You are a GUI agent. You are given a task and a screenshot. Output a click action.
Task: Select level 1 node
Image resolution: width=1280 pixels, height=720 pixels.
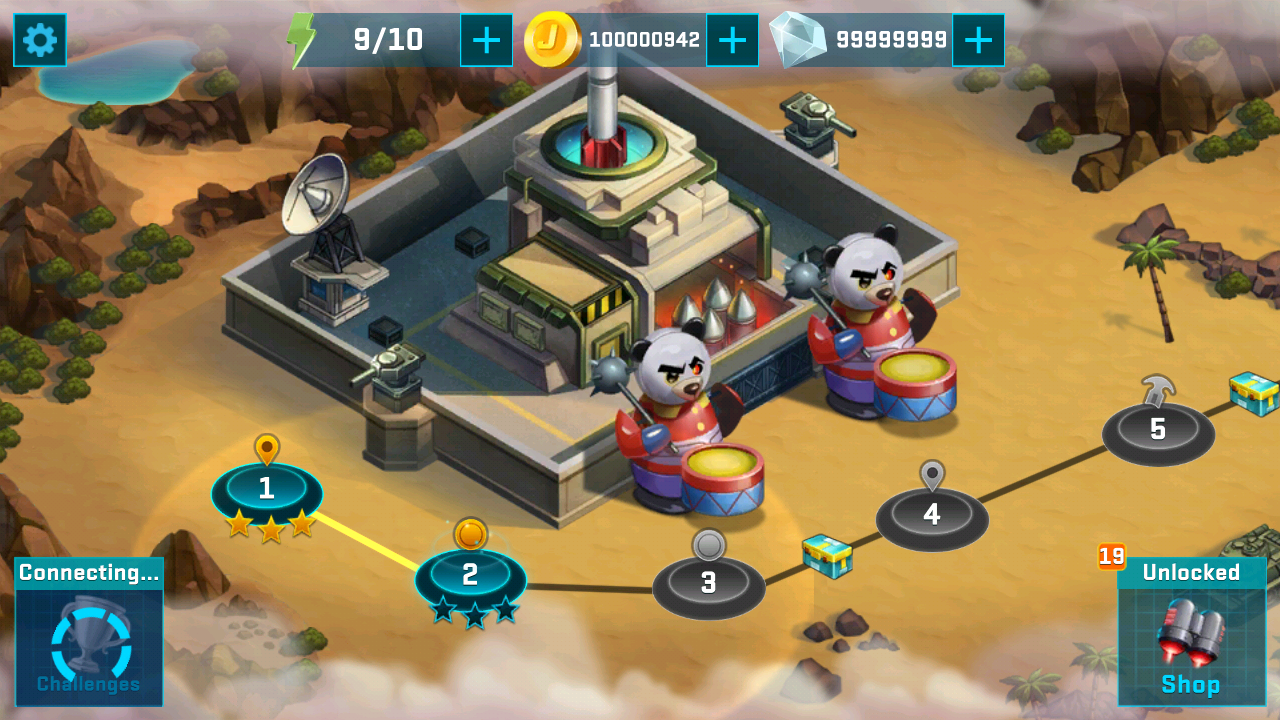tap(266, 490)
